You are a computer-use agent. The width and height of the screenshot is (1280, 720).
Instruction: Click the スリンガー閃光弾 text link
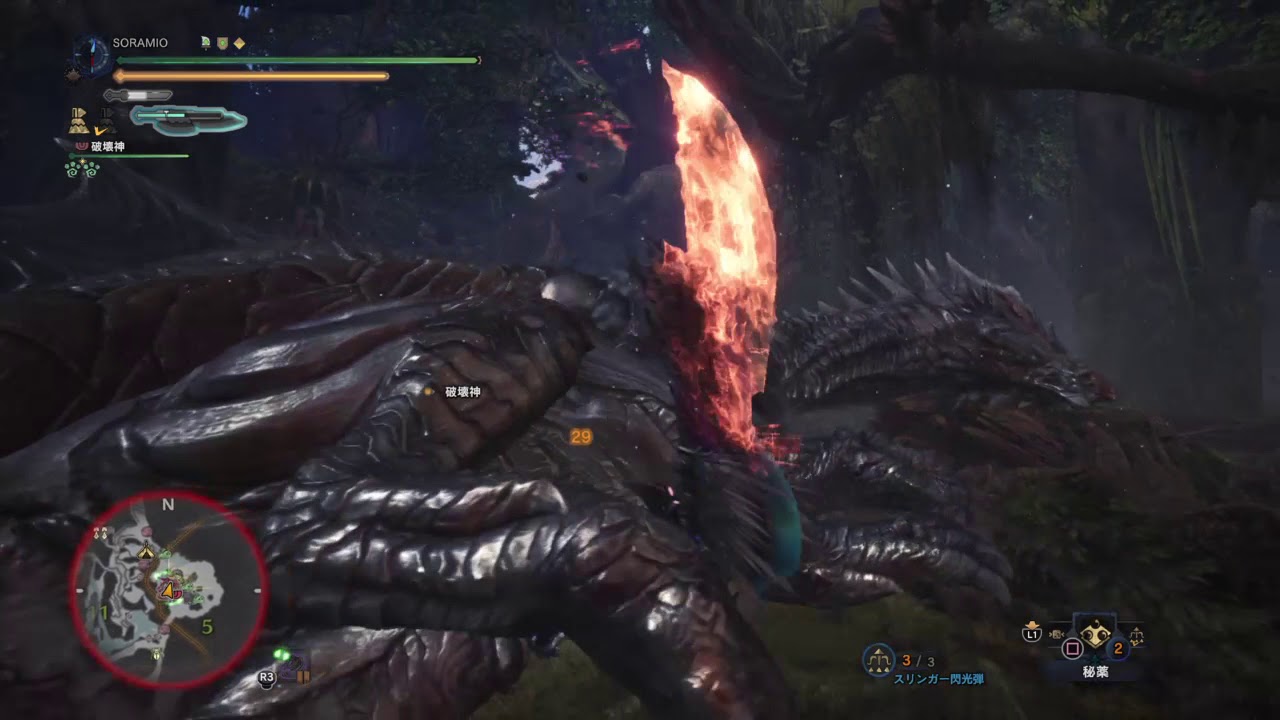[938, 679]
